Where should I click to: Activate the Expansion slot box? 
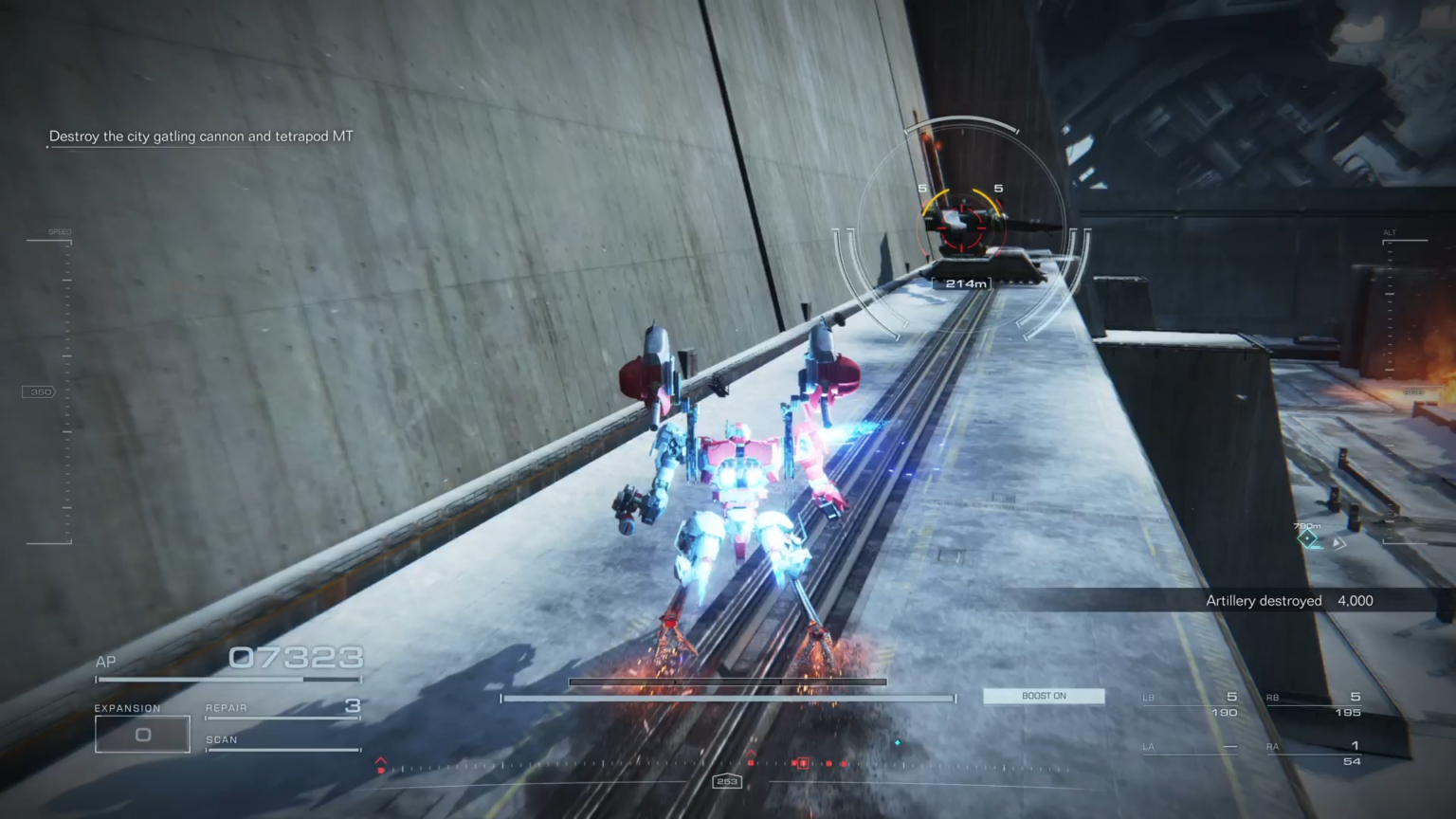(x=142, y=735)
